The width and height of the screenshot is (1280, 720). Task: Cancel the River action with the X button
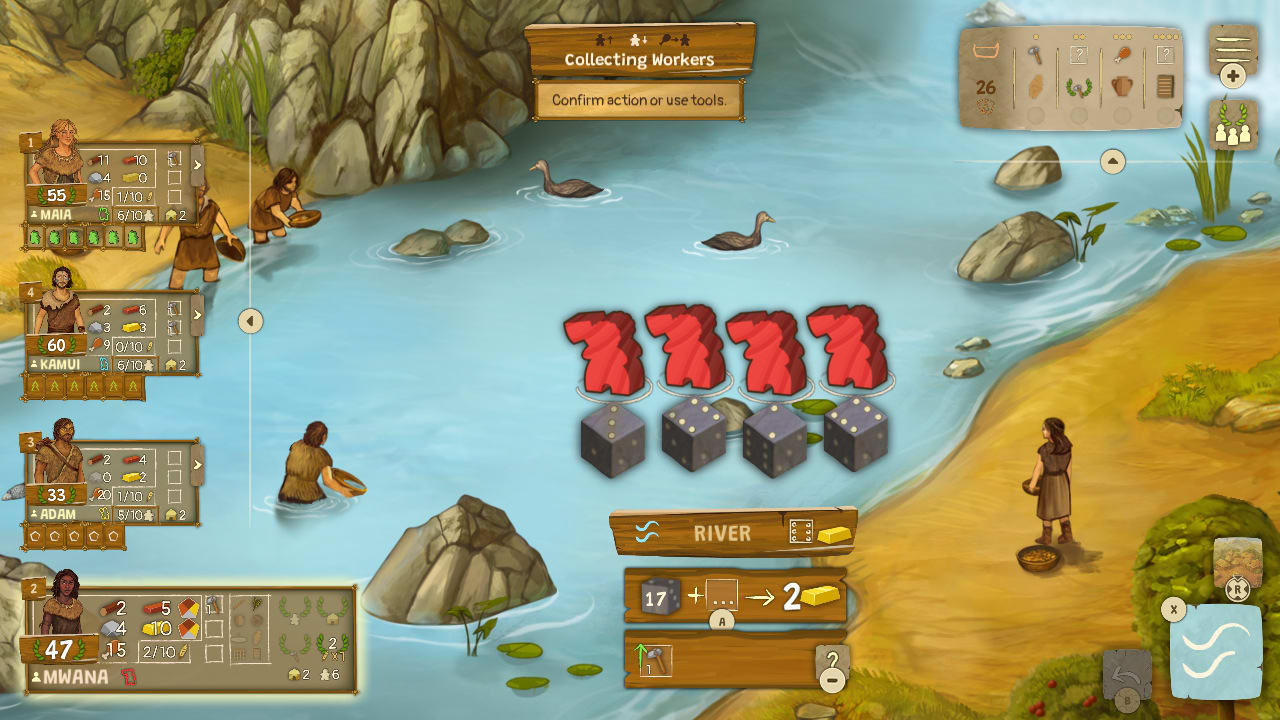(x=1175, y=607)
